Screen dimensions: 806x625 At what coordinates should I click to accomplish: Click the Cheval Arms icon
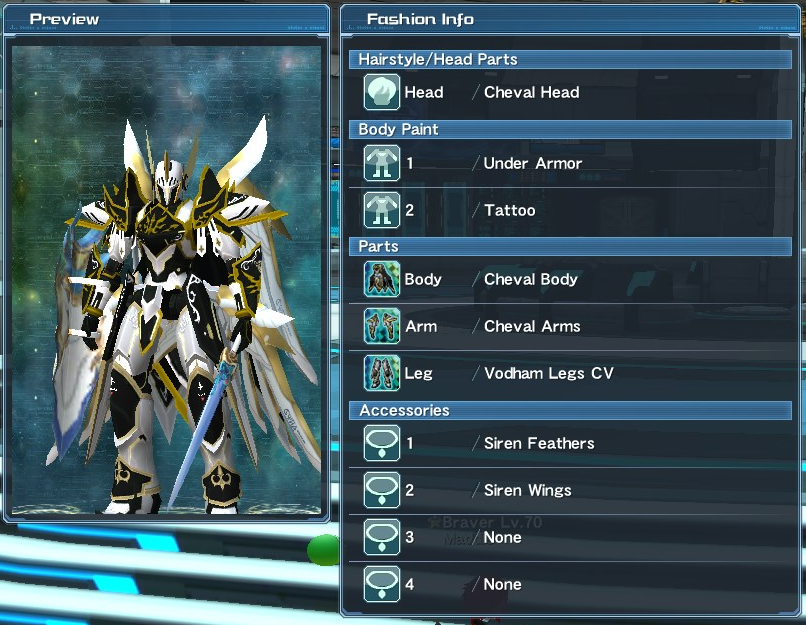click(x=382, y=327)
